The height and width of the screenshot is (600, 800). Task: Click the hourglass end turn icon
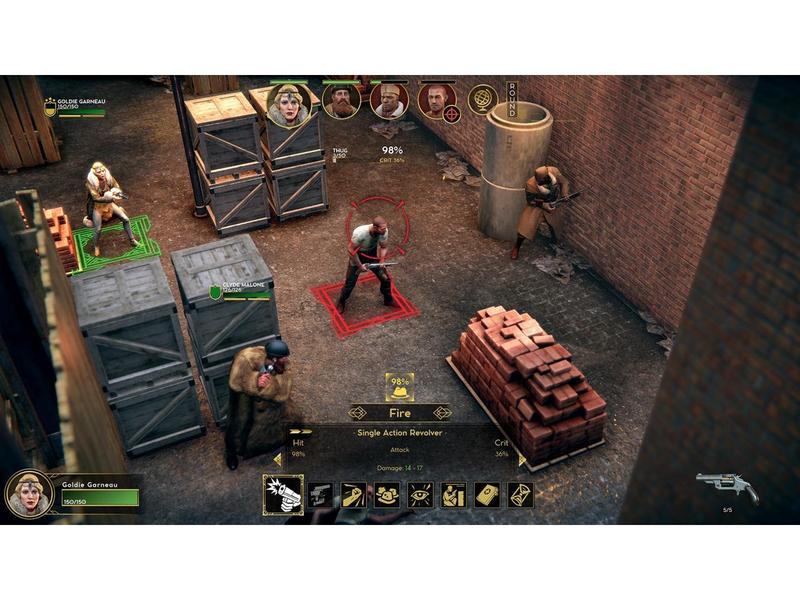[x=520, y=494]
